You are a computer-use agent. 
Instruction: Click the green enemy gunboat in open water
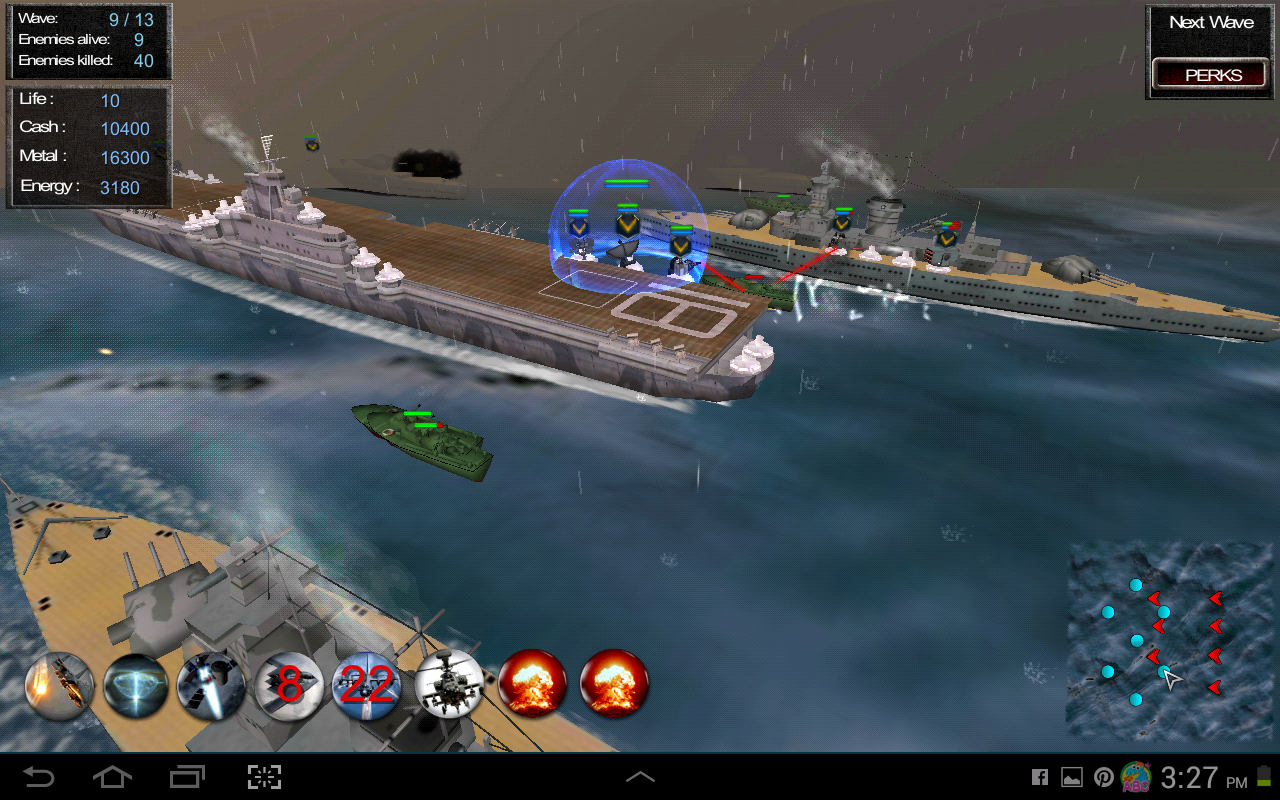[x=420, y=440]
